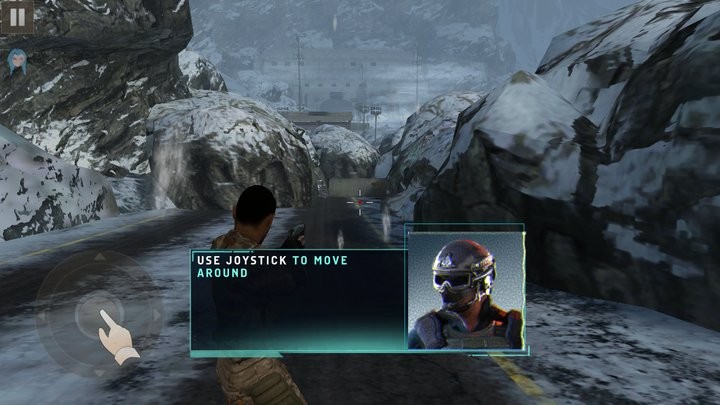Screen dimensions: 720x405
Task: Pause the game with the pause button
Action: click(x=17, y=15)
